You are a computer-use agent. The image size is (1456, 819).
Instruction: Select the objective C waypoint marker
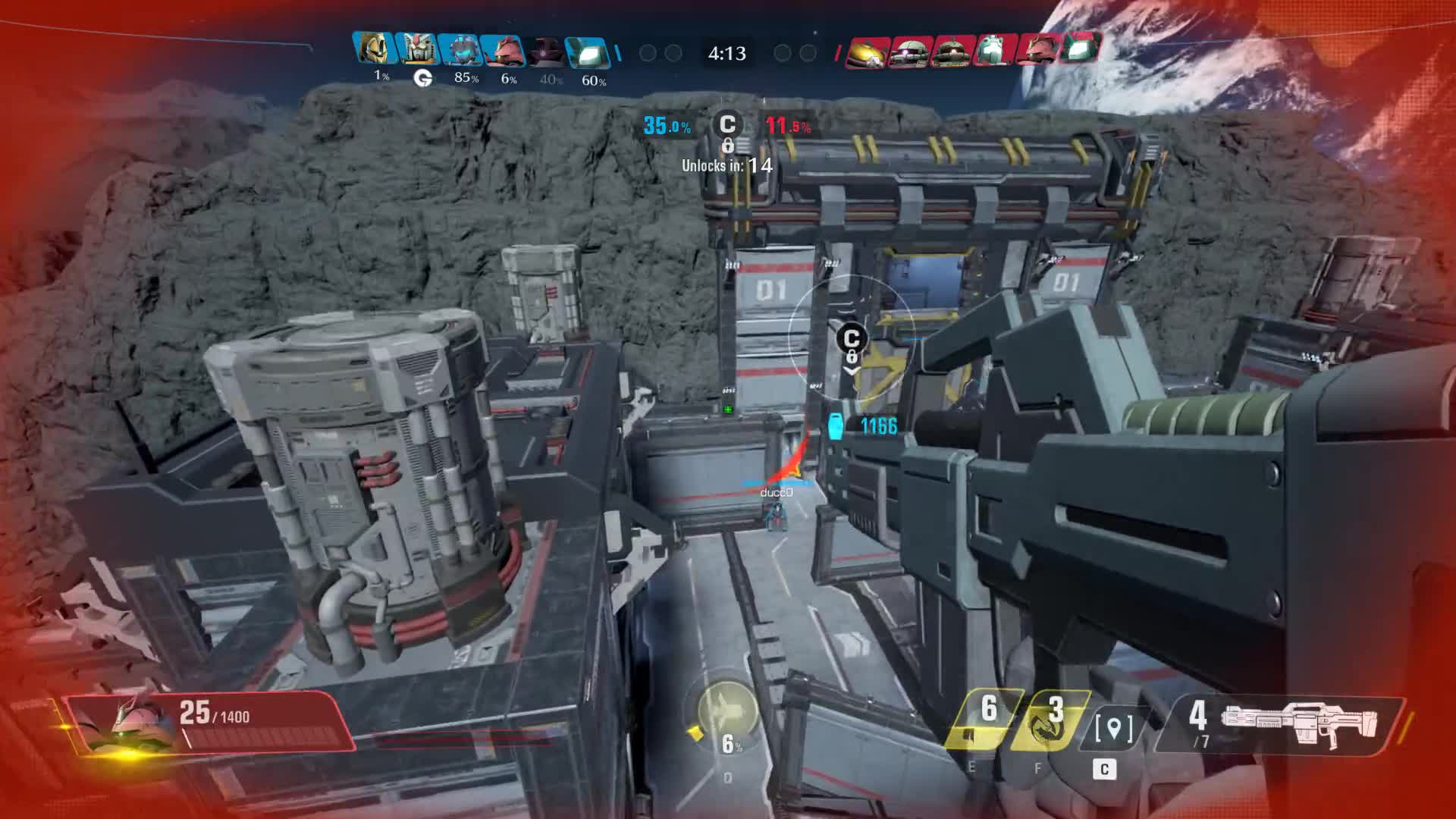click(852, 343)
